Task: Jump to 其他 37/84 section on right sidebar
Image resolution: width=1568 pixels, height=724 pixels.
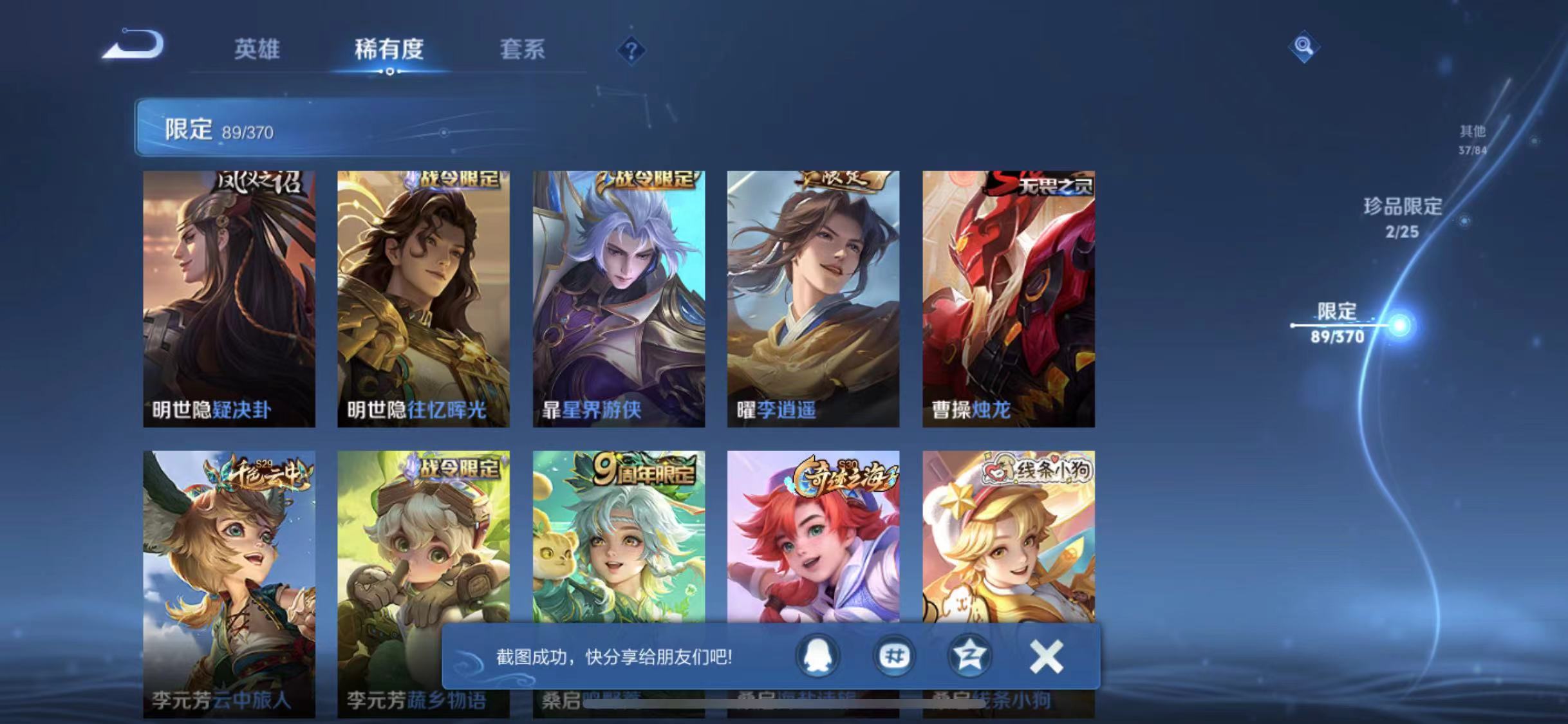Action: coord(1471,139)
